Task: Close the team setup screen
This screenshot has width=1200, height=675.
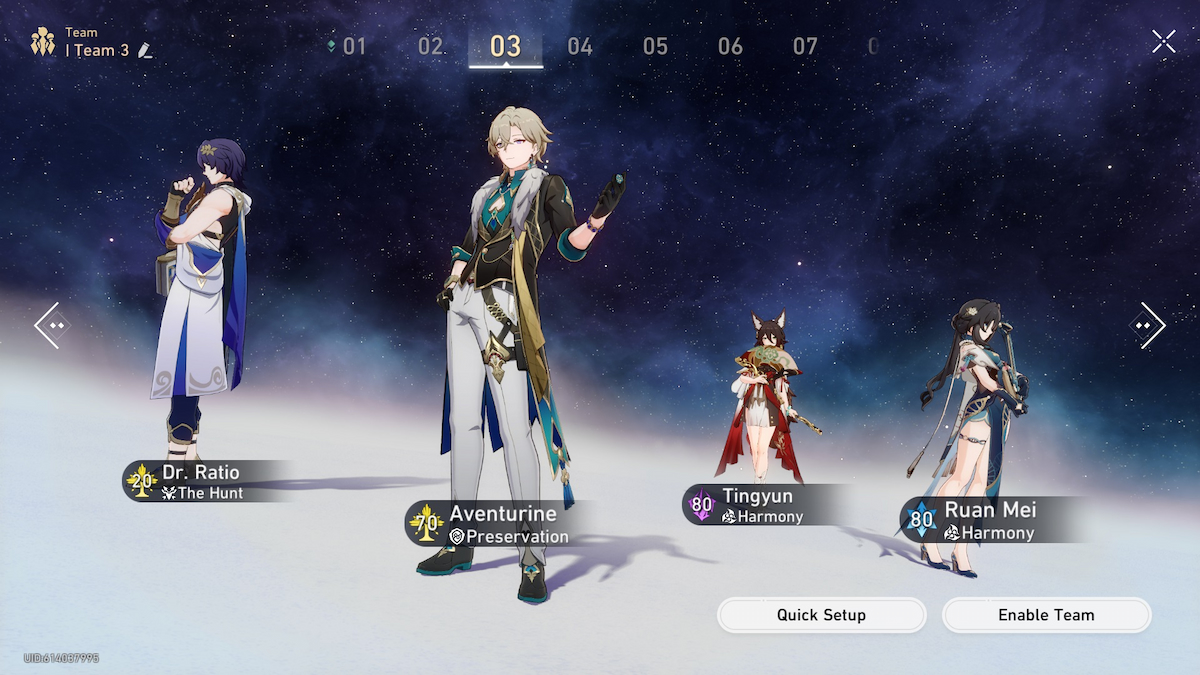Action: coord(1163,41)
